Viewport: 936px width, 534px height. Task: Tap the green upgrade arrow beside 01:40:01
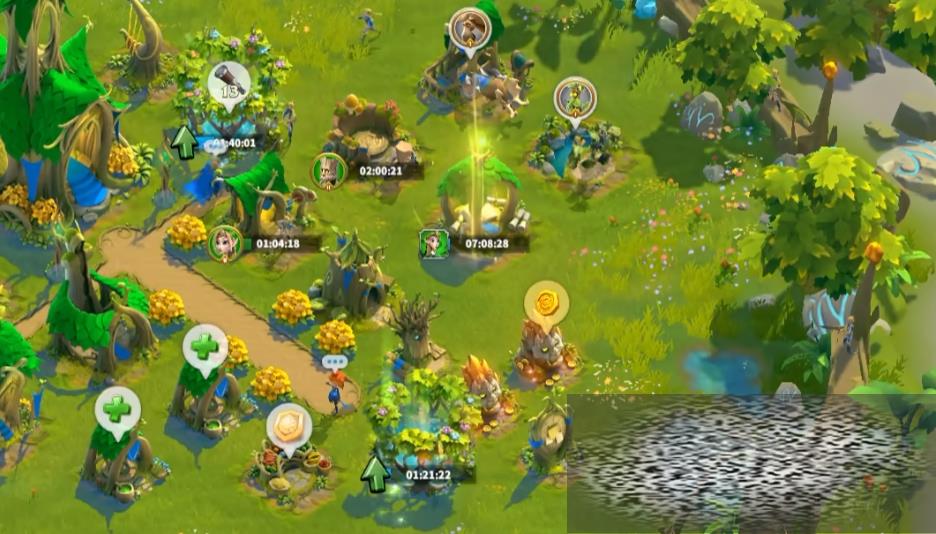tap(183, 143)
